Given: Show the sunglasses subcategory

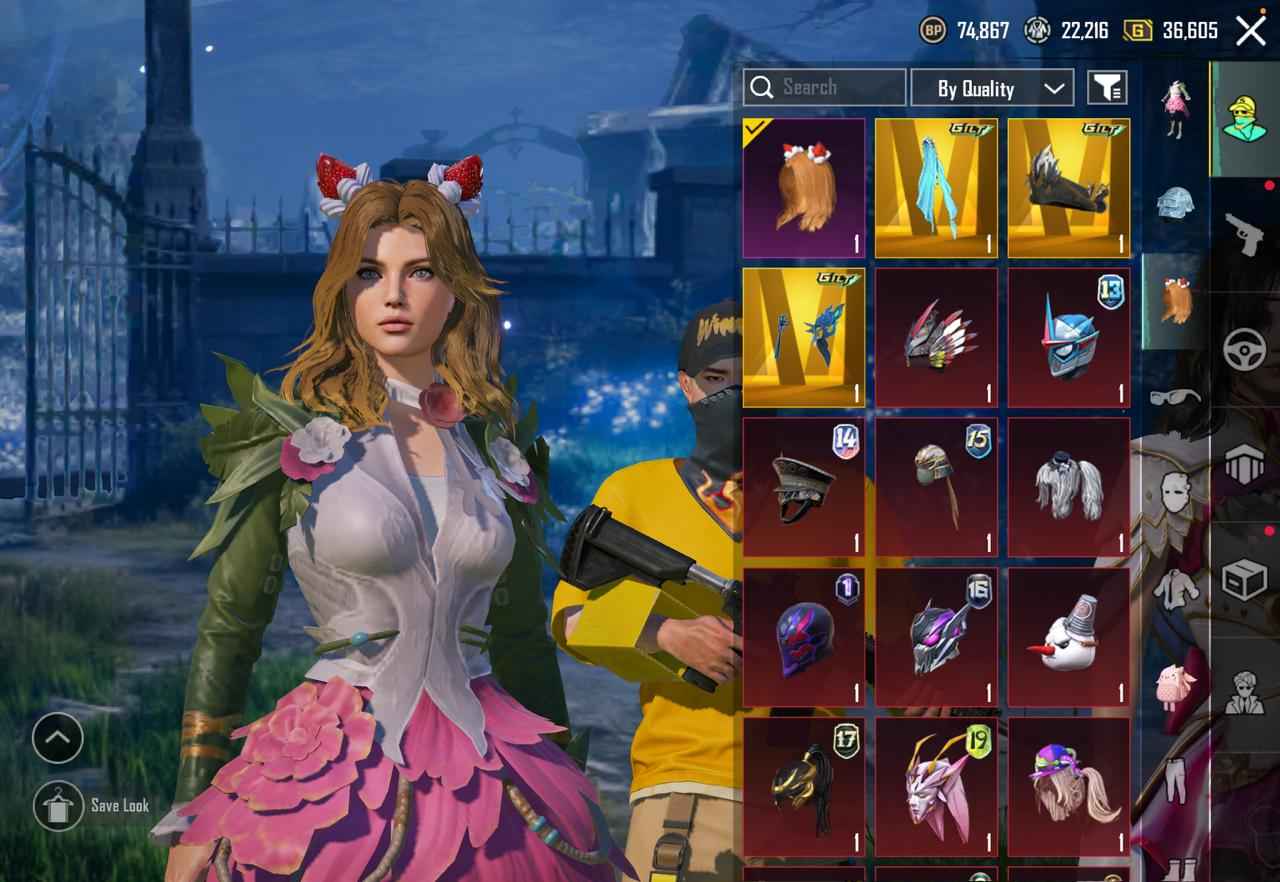Looking at the screenshot, I should click(x=1175, y=398).
